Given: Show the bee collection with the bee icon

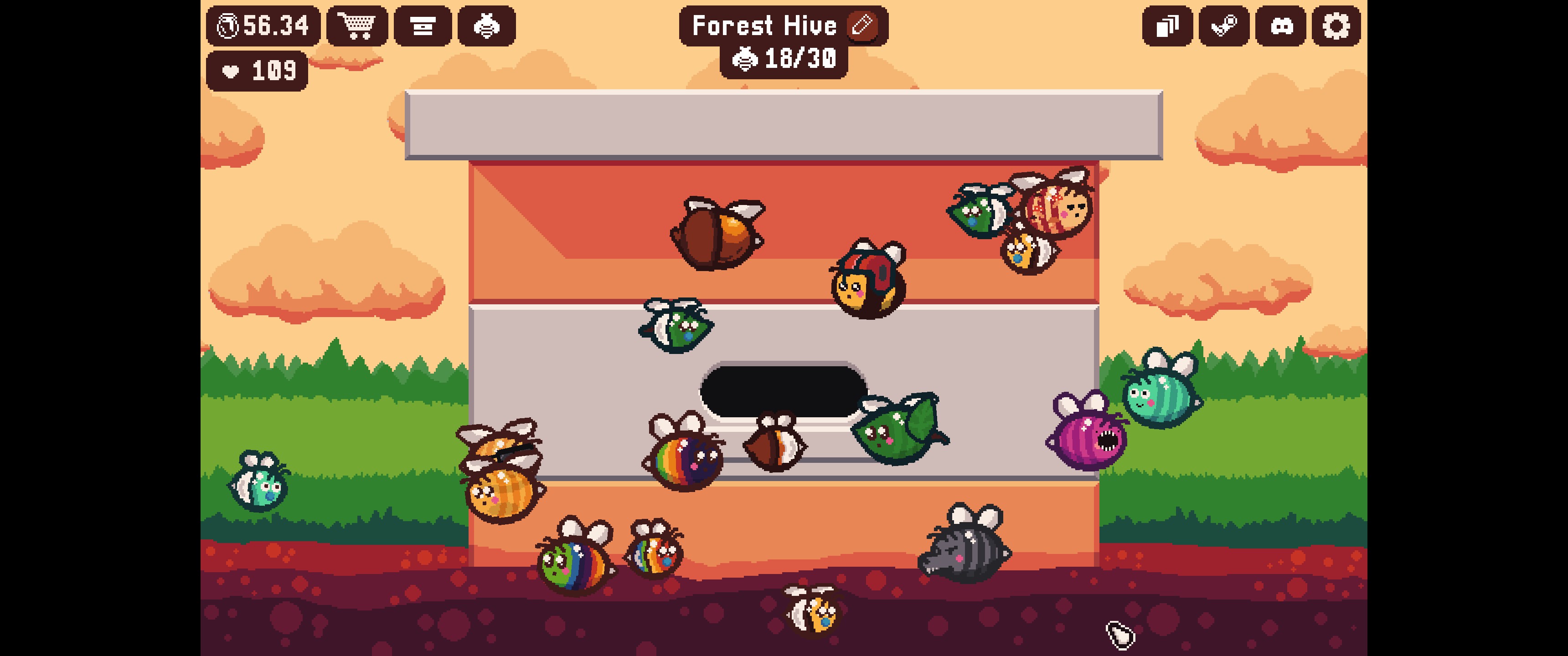Looking at the screenshot, I should [x=486, y=26].
